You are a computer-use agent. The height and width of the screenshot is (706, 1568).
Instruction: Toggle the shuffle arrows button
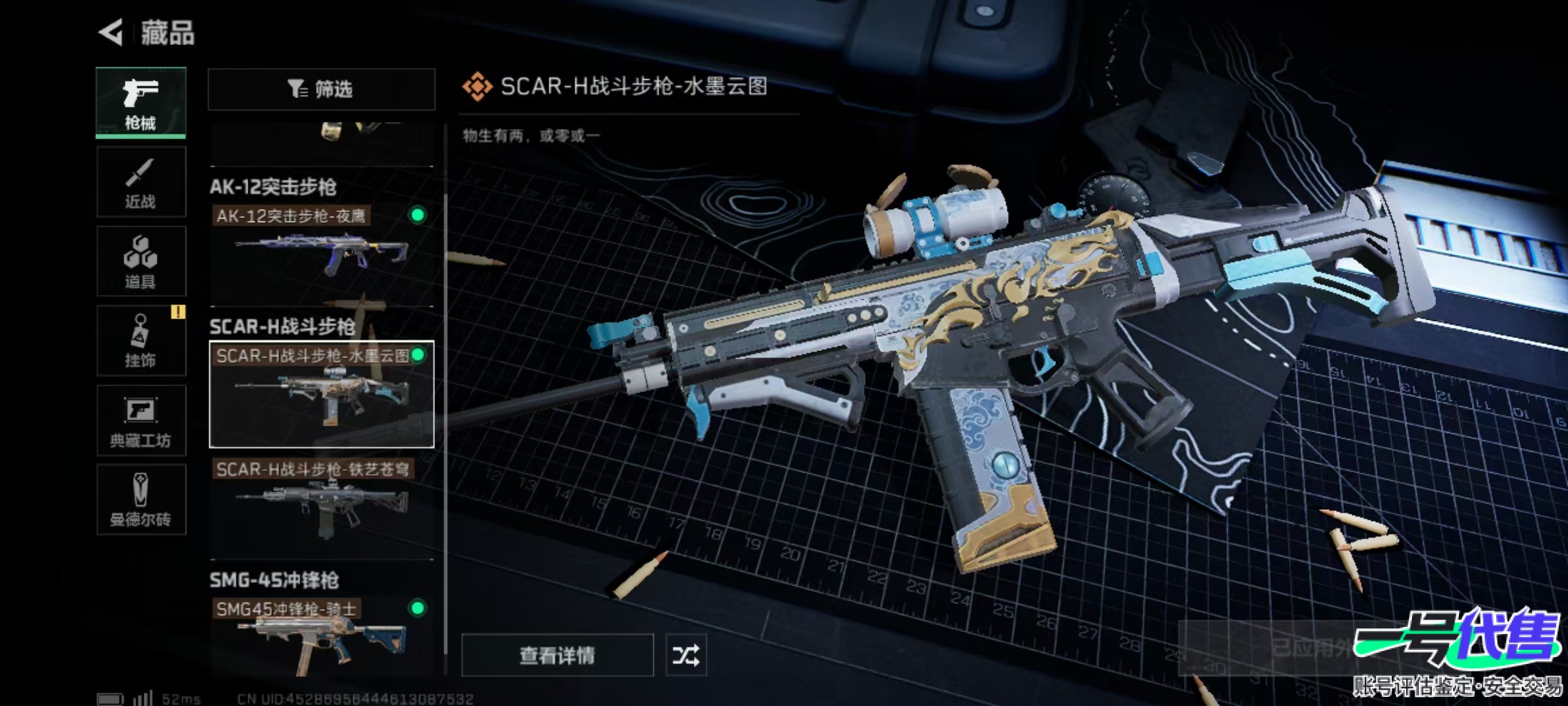[x=685, y=655]
